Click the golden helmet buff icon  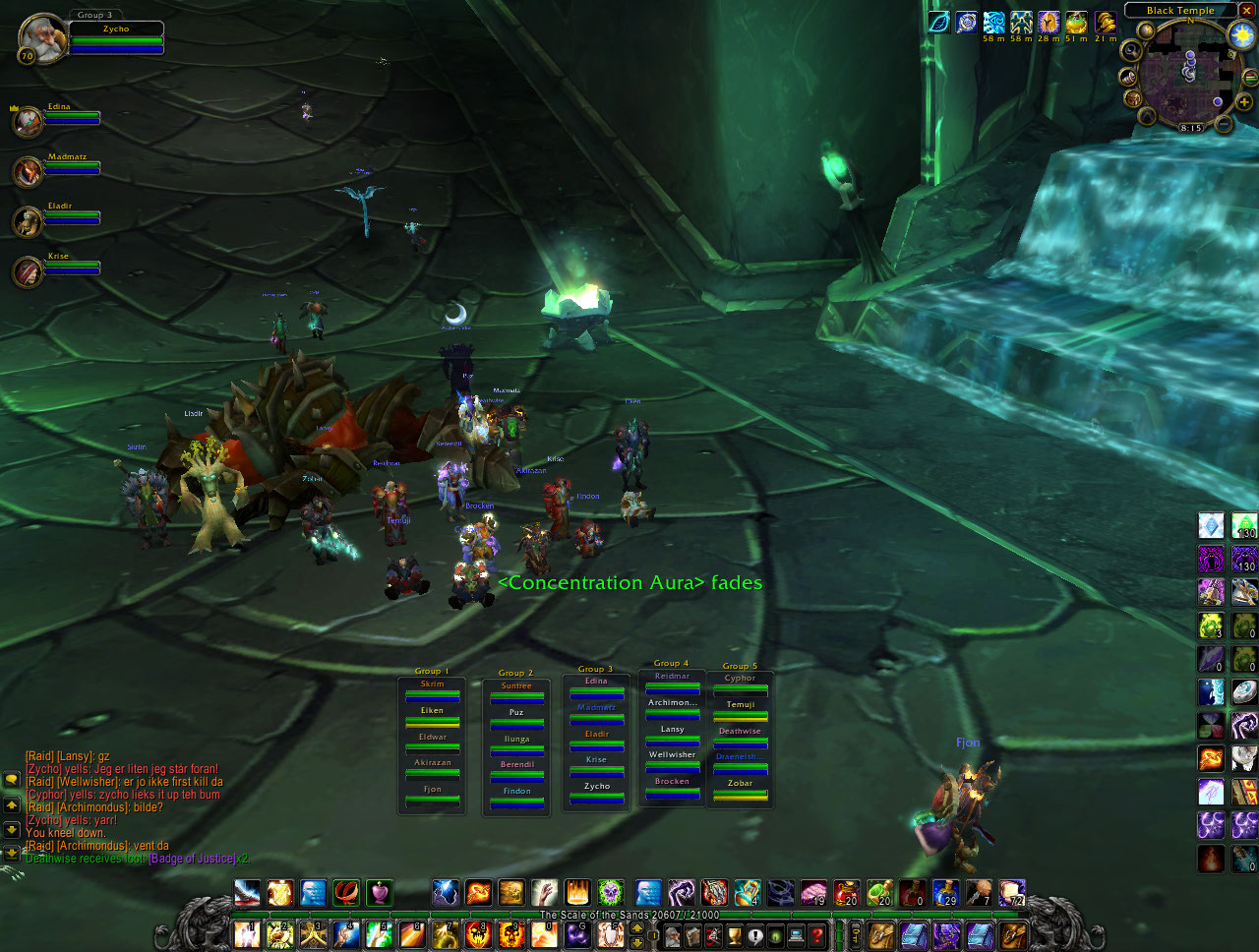[x=1106, y=22]
